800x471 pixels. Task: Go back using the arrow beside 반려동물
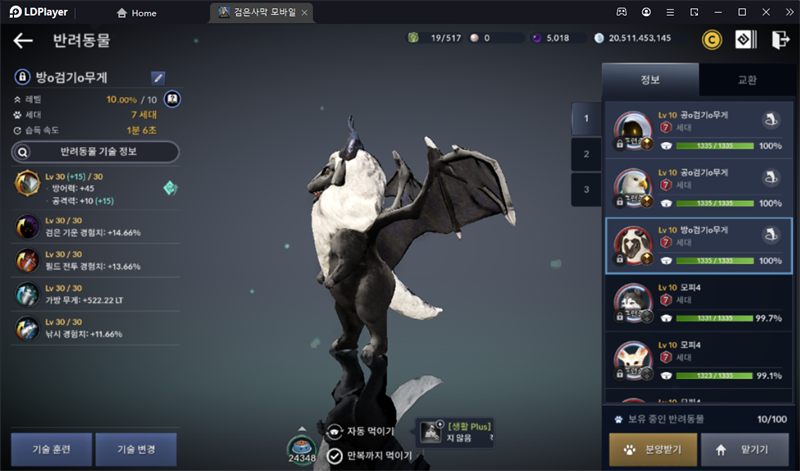tap(23, 41)
